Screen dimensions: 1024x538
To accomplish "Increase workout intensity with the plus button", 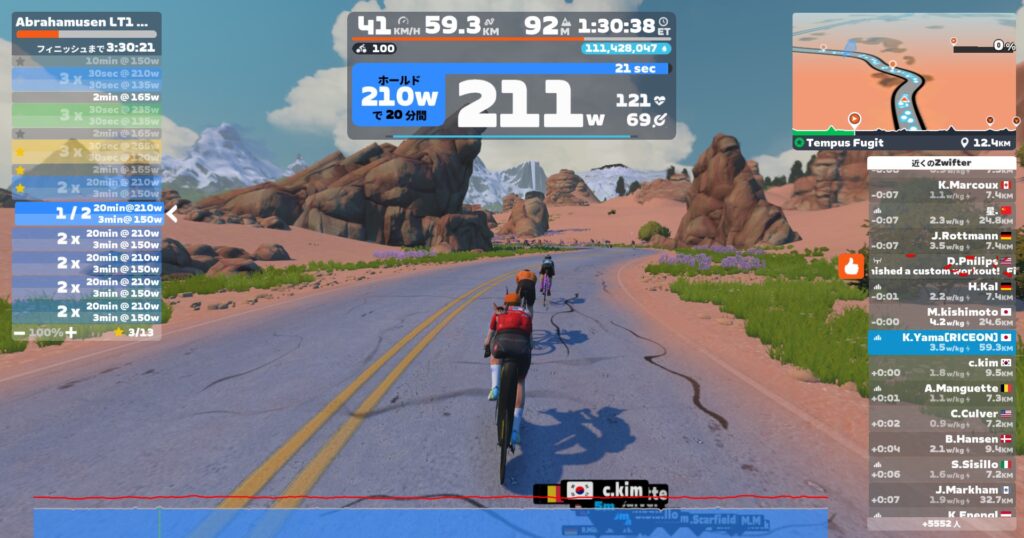I will tap(71, 332).
